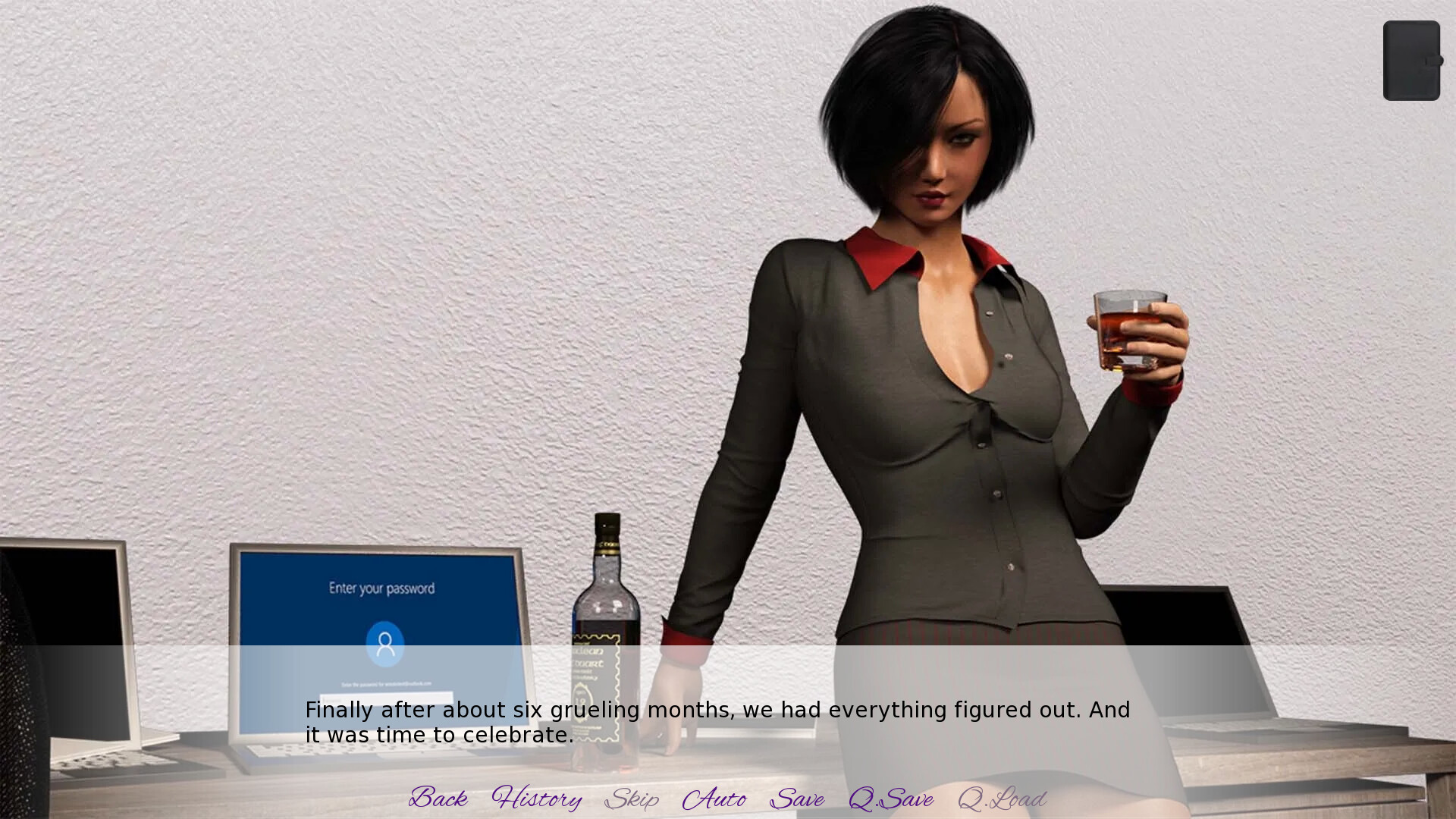Create a quick save with Q.Save
The height and width of the screenshot is (819, 1456).
coord(892,799)
